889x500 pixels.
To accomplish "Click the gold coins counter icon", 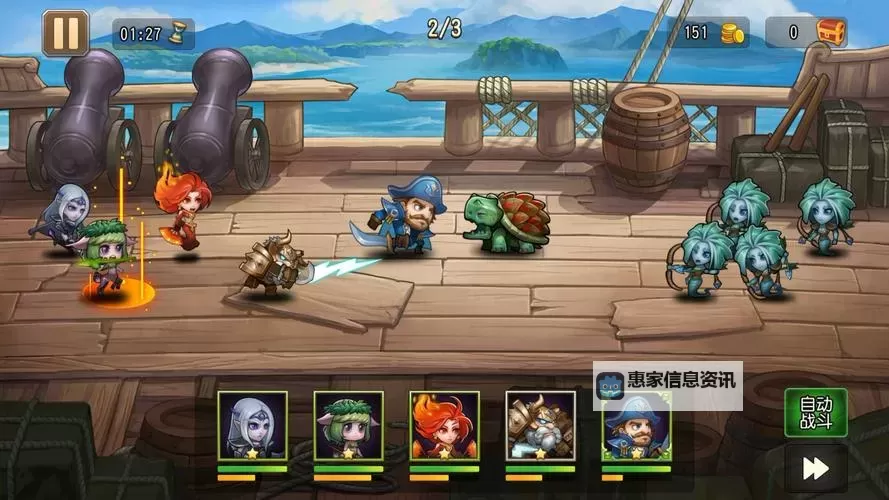I will tap(733, 33).
